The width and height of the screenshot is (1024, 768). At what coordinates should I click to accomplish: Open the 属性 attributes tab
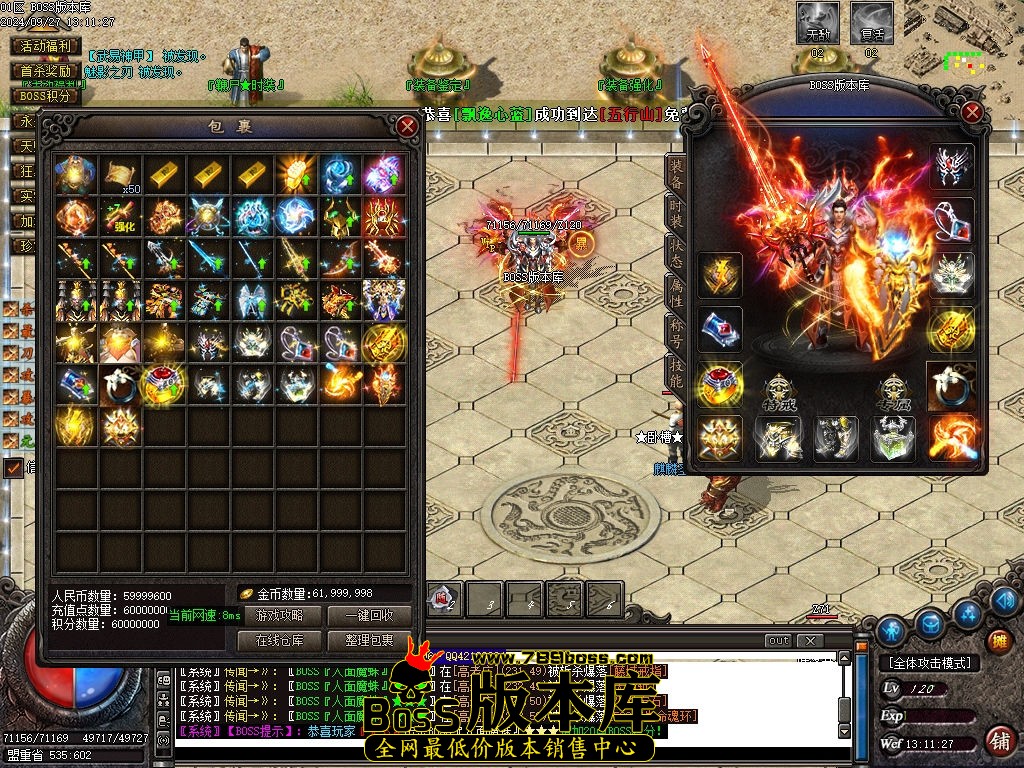pyautogui.click(x=677, y=291)
